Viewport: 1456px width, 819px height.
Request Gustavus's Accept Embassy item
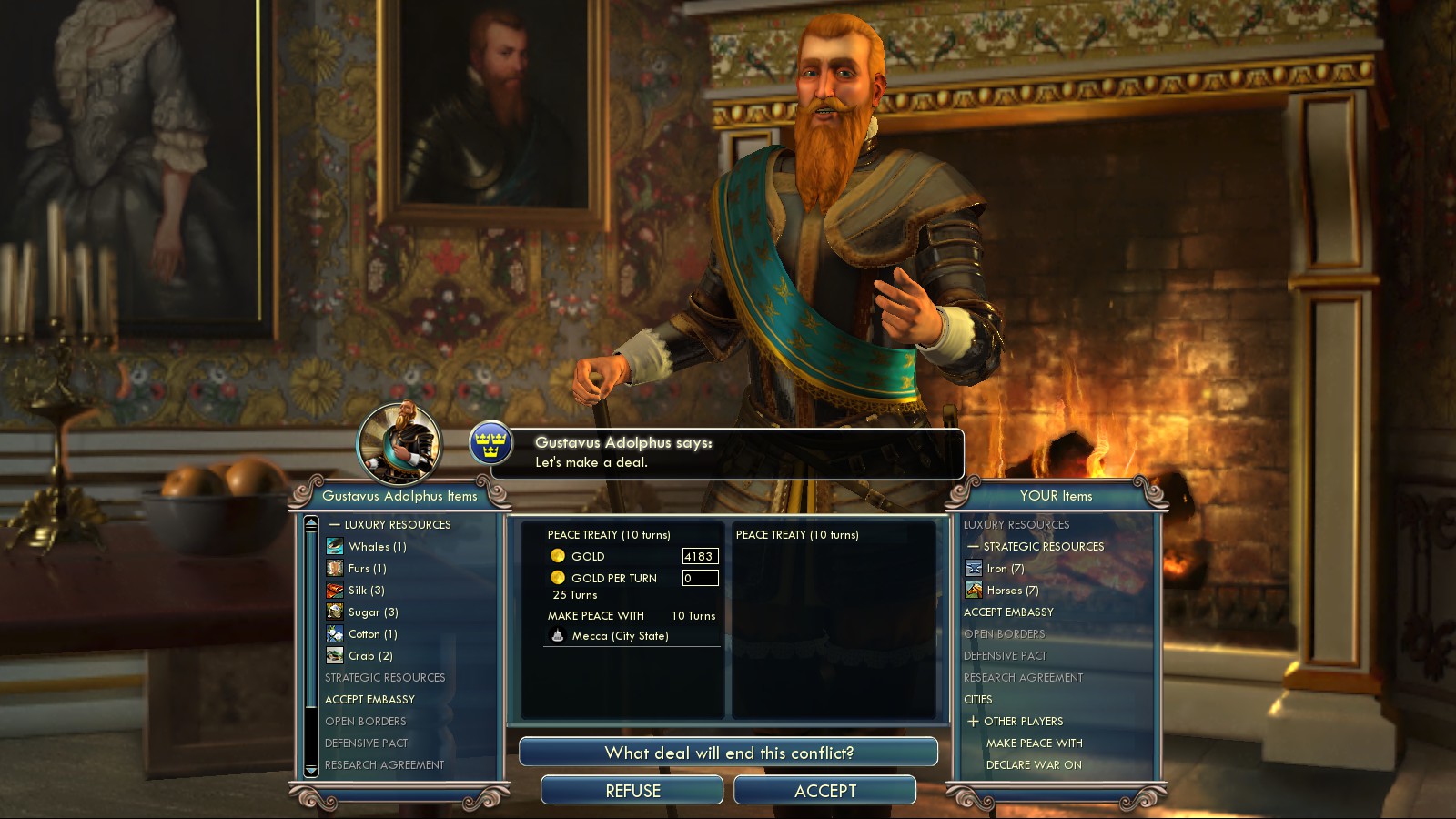[369, 700]
